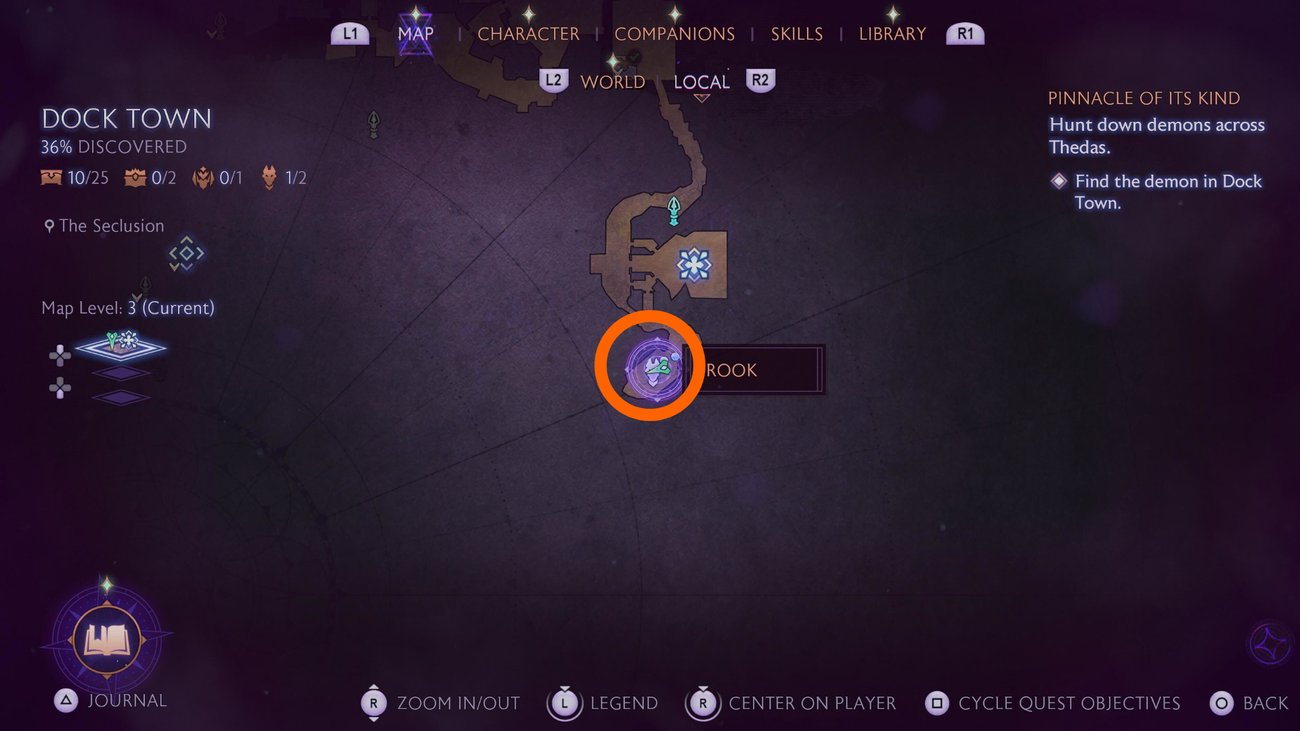Switch to the World map view
1300x731 pixels.
click(612, 82)
